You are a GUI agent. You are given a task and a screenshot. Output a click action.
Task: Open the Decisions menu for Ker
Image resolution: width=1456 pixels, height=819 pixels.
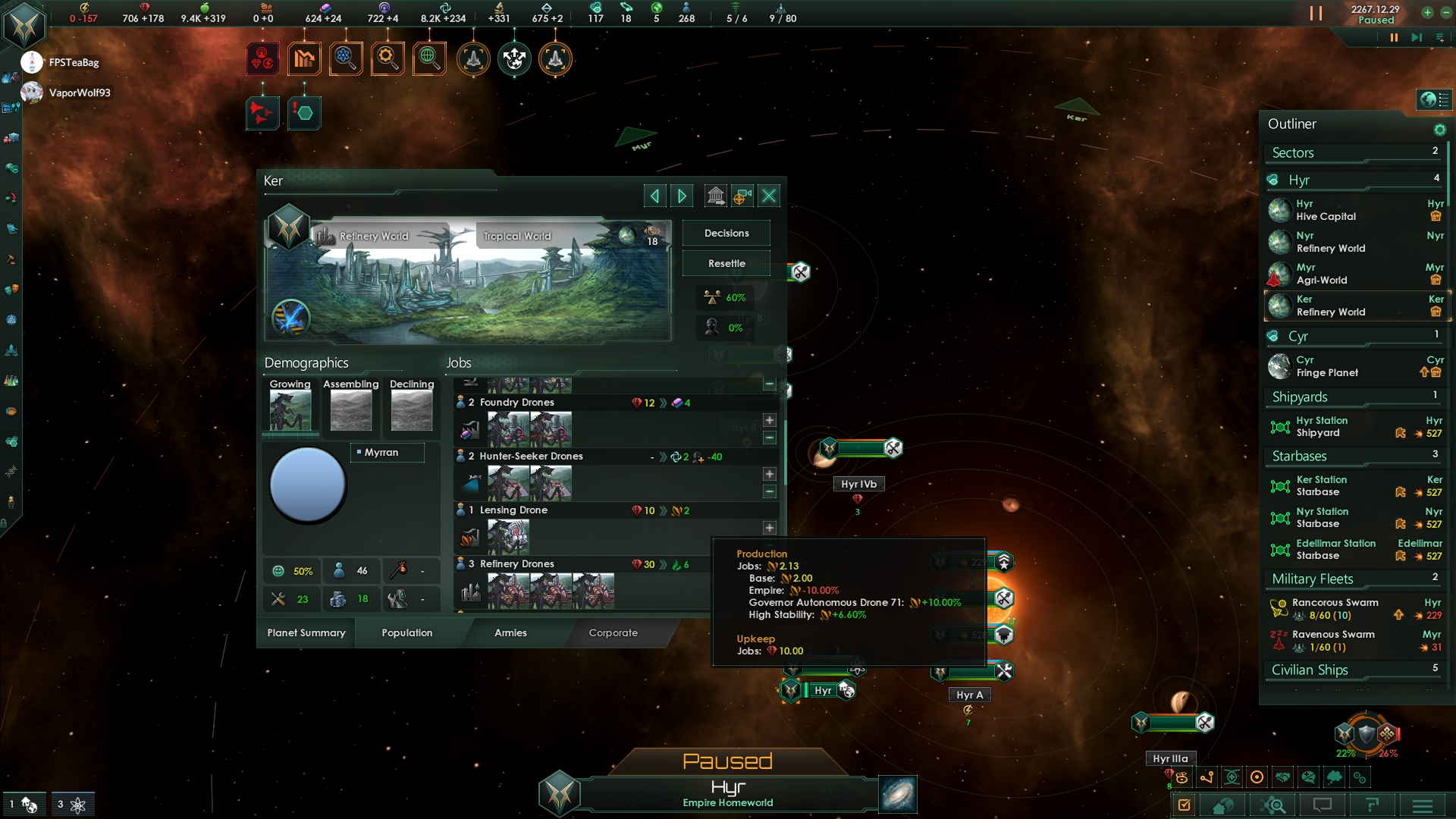[726, 234]
